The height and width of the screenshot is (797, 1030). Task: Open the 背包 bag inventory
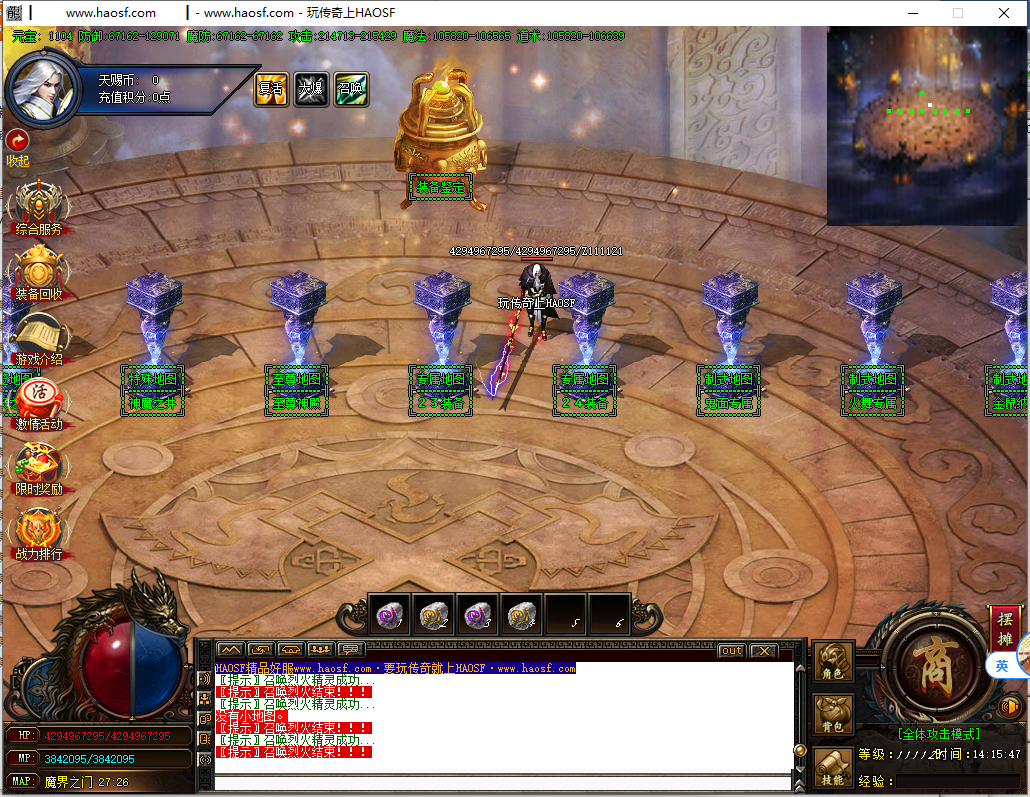[x=833, y=715]
